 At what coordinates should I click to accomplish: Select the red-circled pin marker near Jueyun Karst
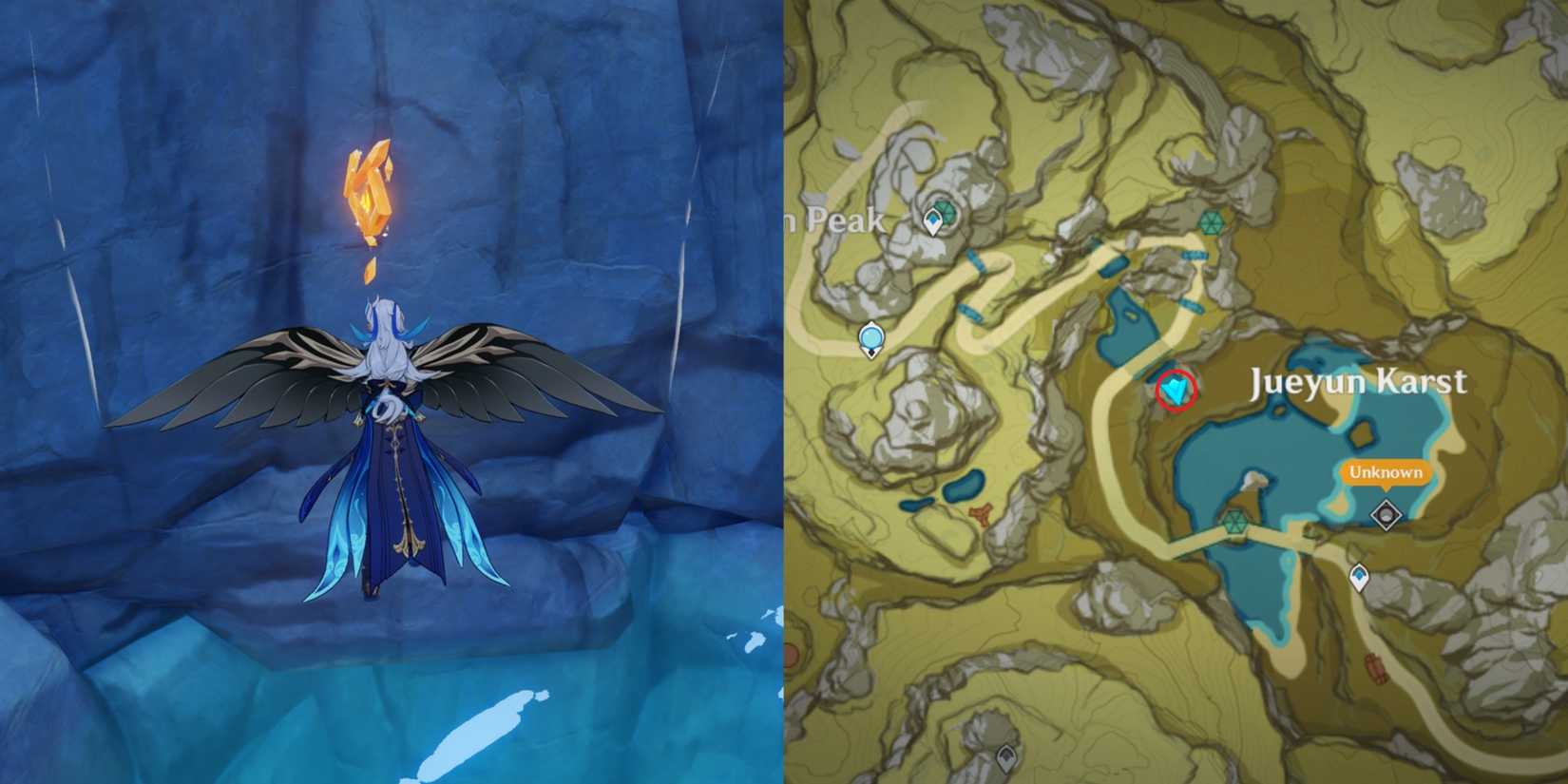1175,390
